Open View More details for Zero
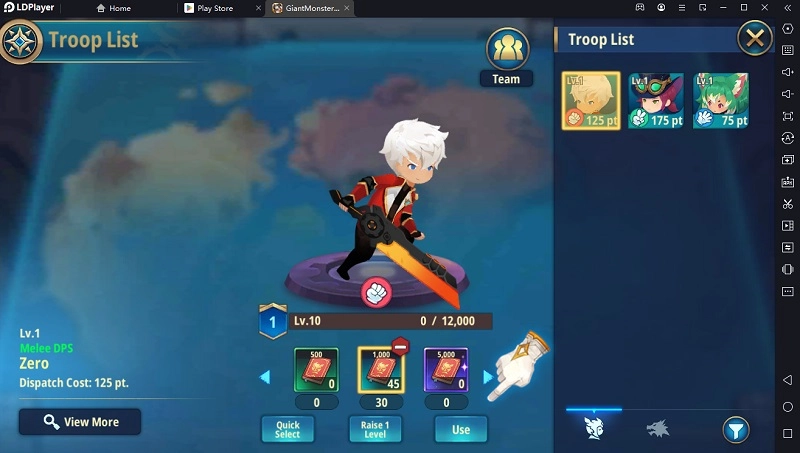This screenshot has height=453, width=800. click(80, 422)
